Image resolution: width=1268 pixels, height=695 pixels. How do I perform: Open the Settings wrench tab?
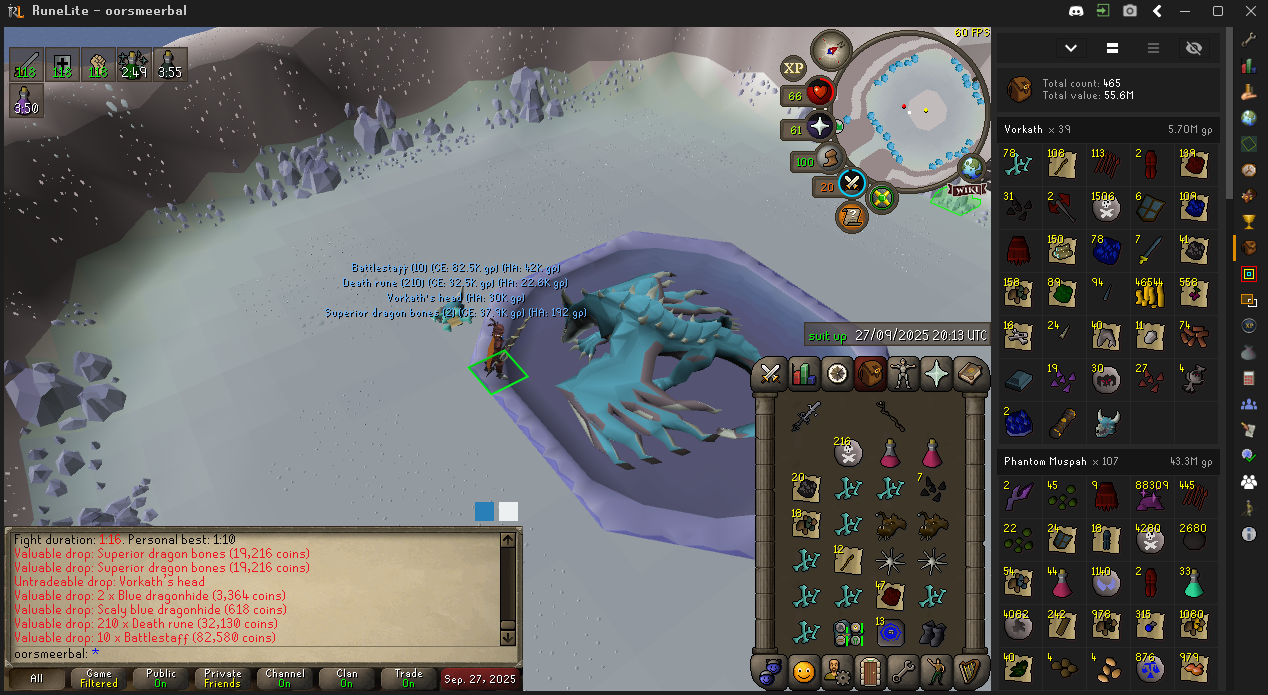click(x=904, y=670)
